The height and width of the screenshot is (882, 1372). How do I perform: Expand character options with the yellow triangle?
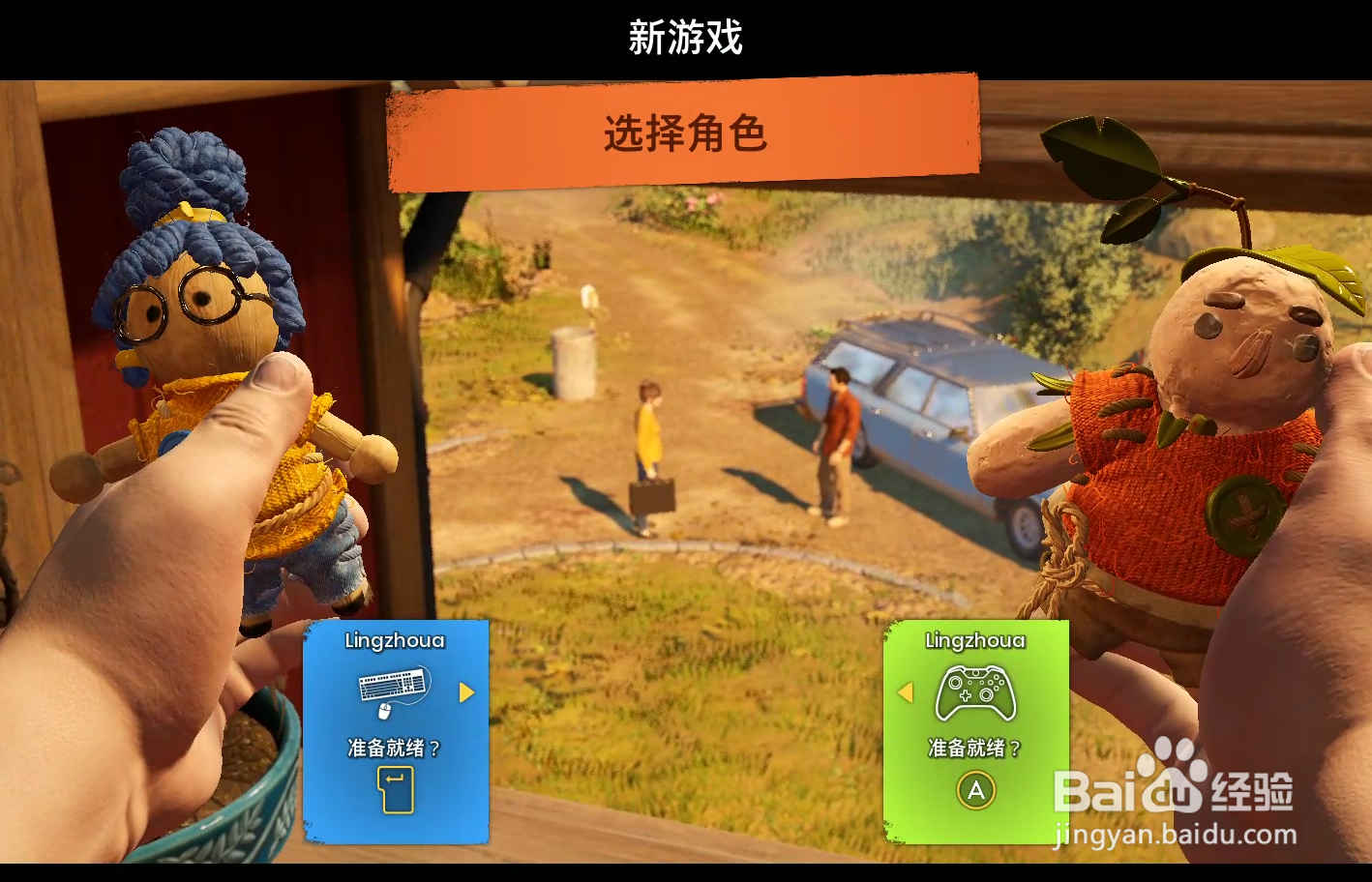466,692
